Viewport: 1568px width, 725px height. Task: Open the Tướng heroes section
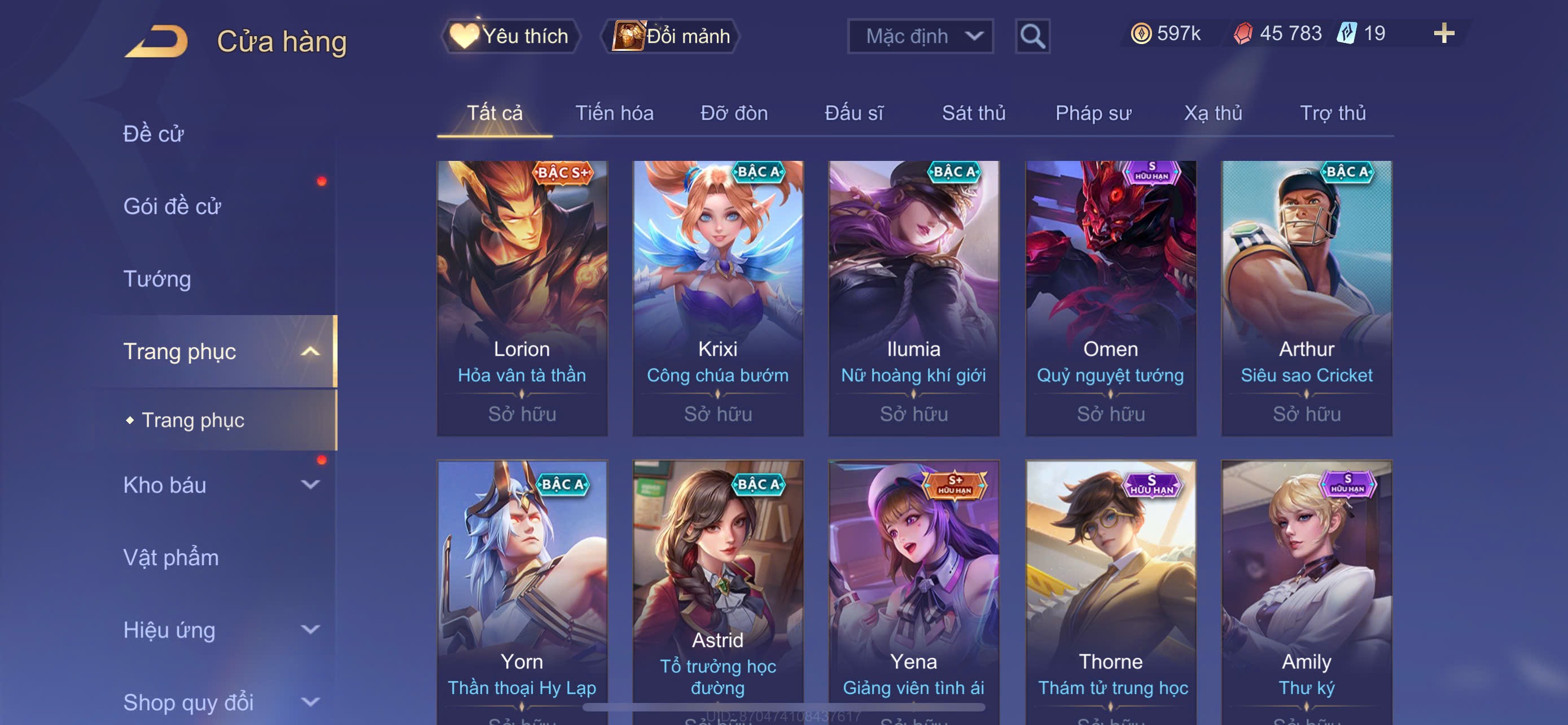coord(157,279)
